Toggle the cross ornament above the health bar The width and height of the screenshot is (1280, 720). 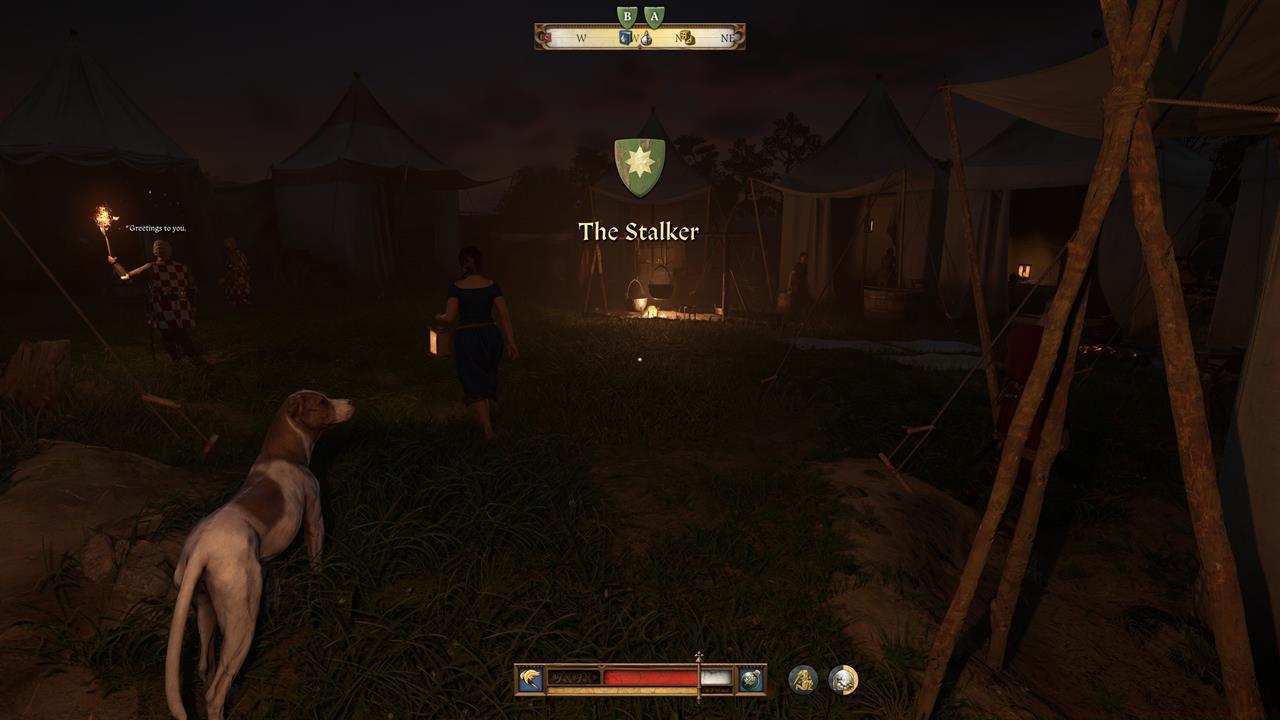coord(697,656)
